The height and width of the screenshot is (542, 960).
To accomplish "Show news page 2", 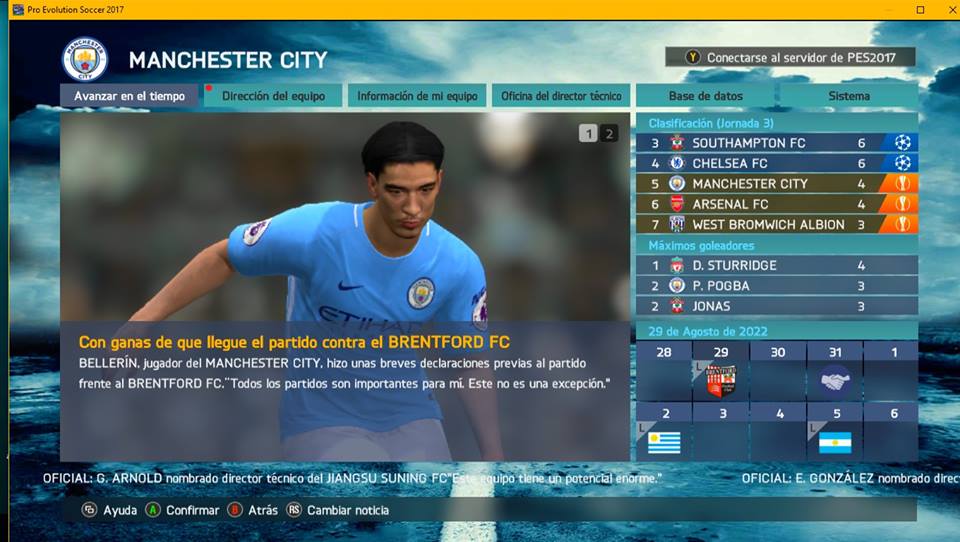I will pos(609,133).
